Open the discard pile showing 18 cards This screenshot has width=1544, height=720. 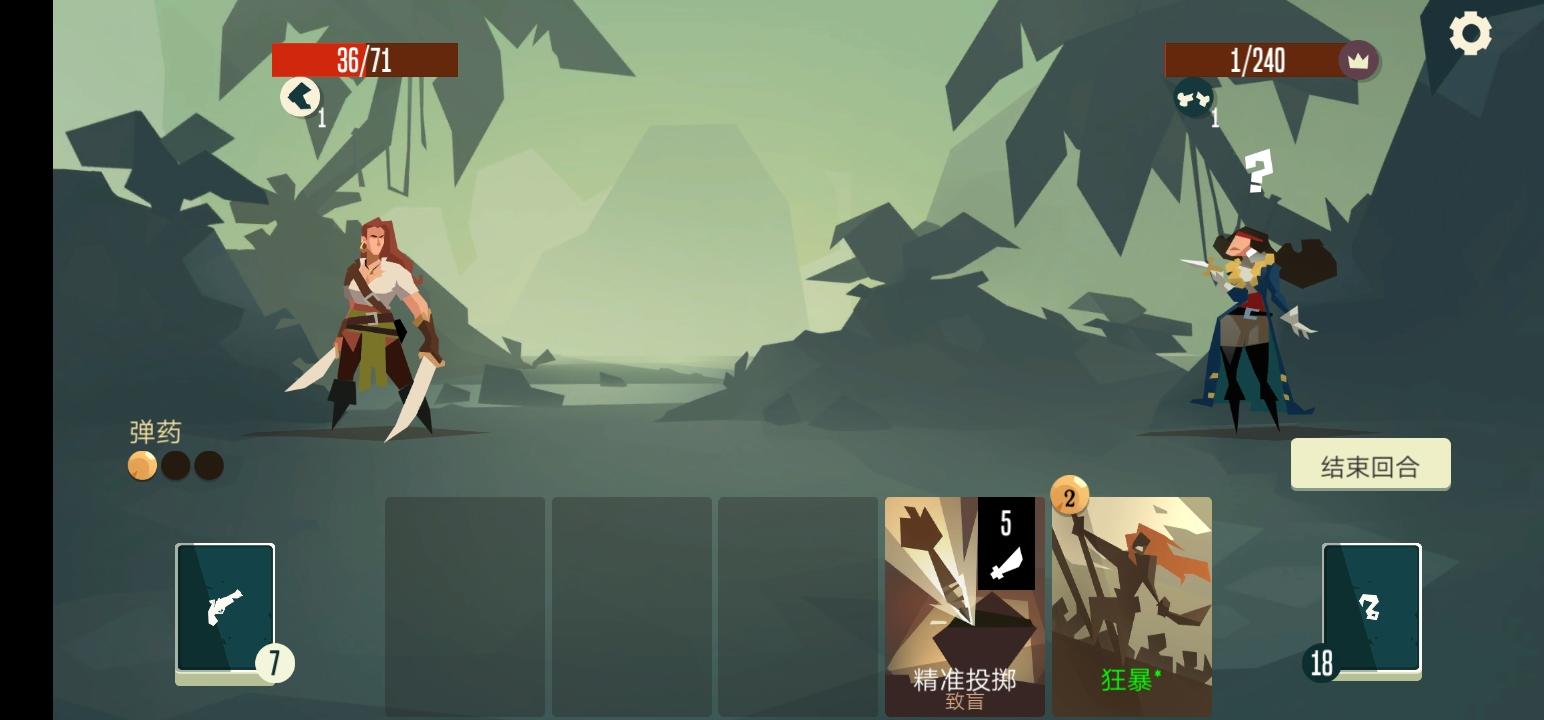click(1371, 608)
